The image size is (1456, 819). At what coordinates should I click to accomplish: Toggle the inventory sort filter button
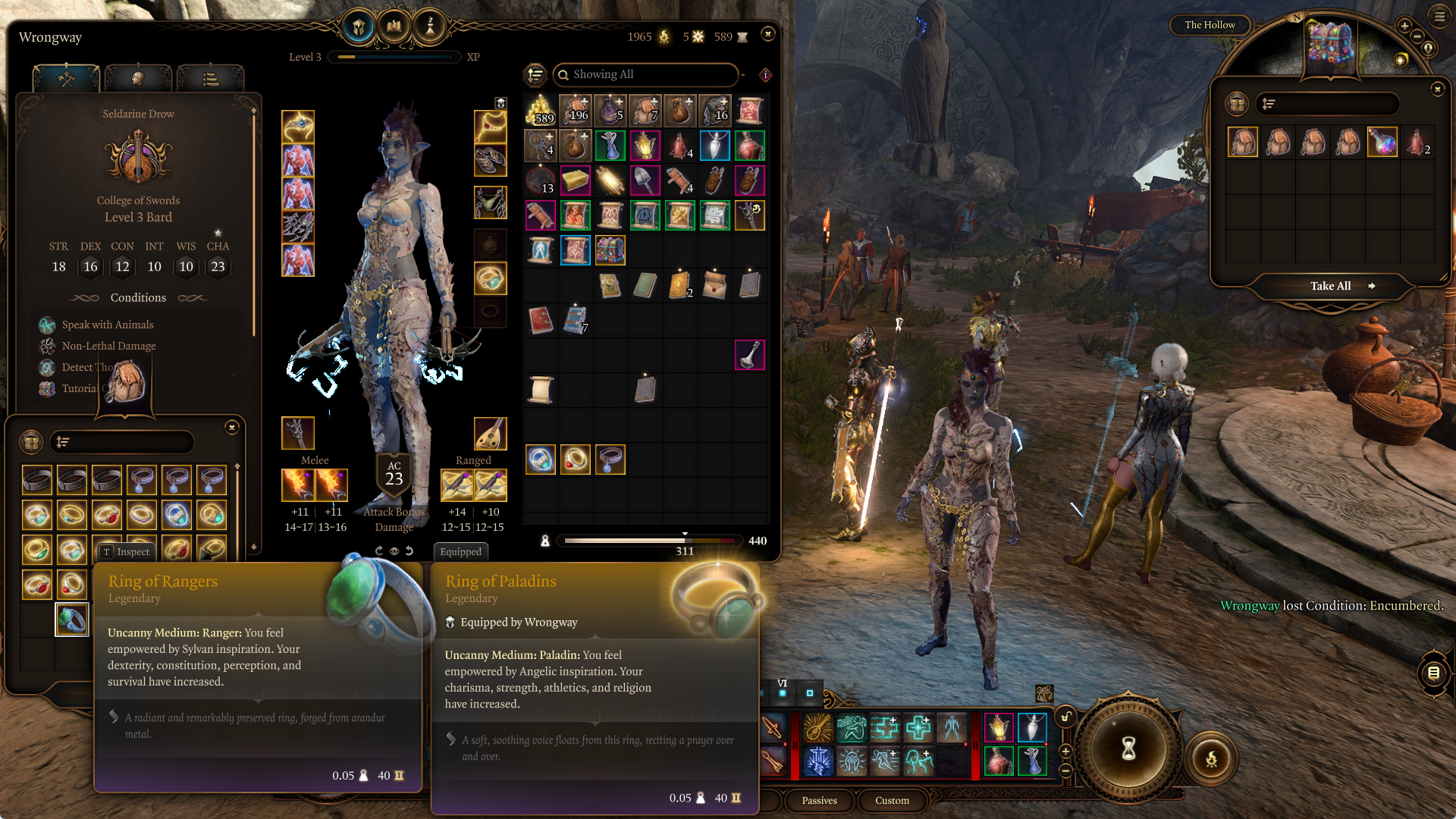click(x=535, y=74)
